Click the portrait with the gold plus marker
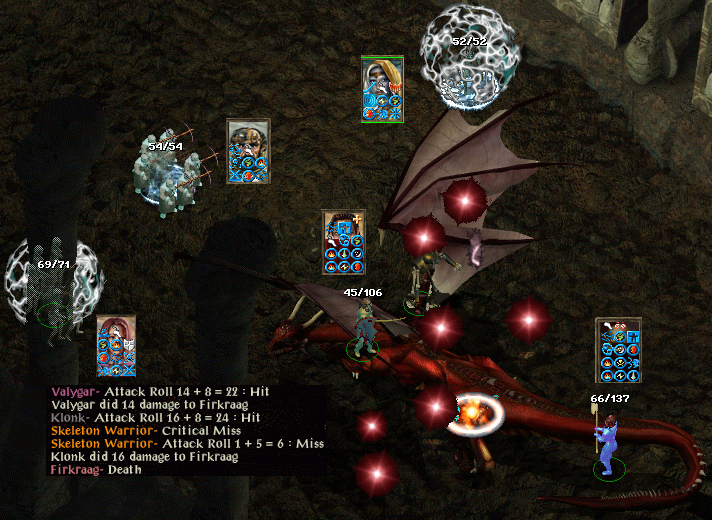 343,241
